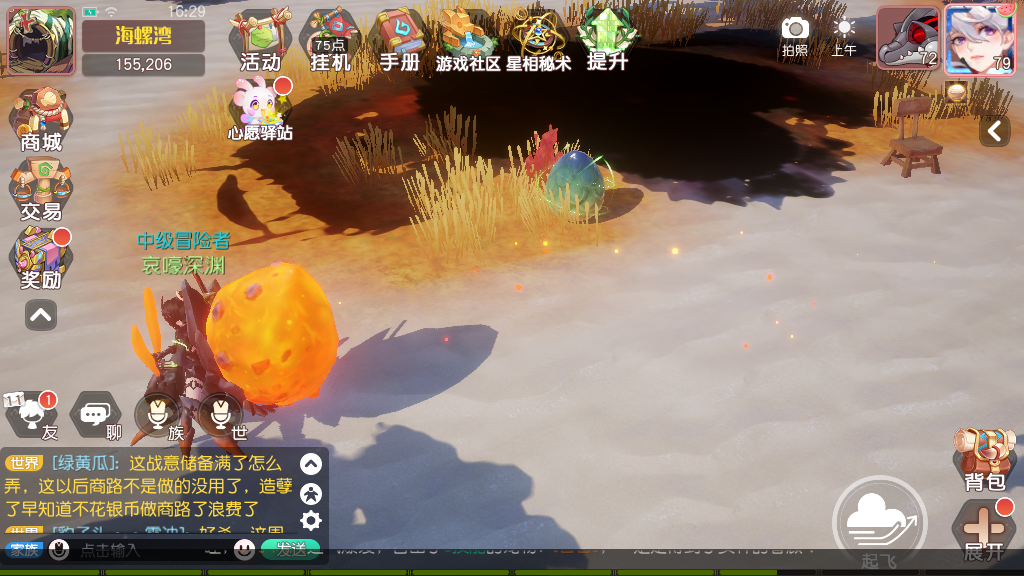Open the 背包 backpack
The image size is (1024, 576).
point(984,459)
